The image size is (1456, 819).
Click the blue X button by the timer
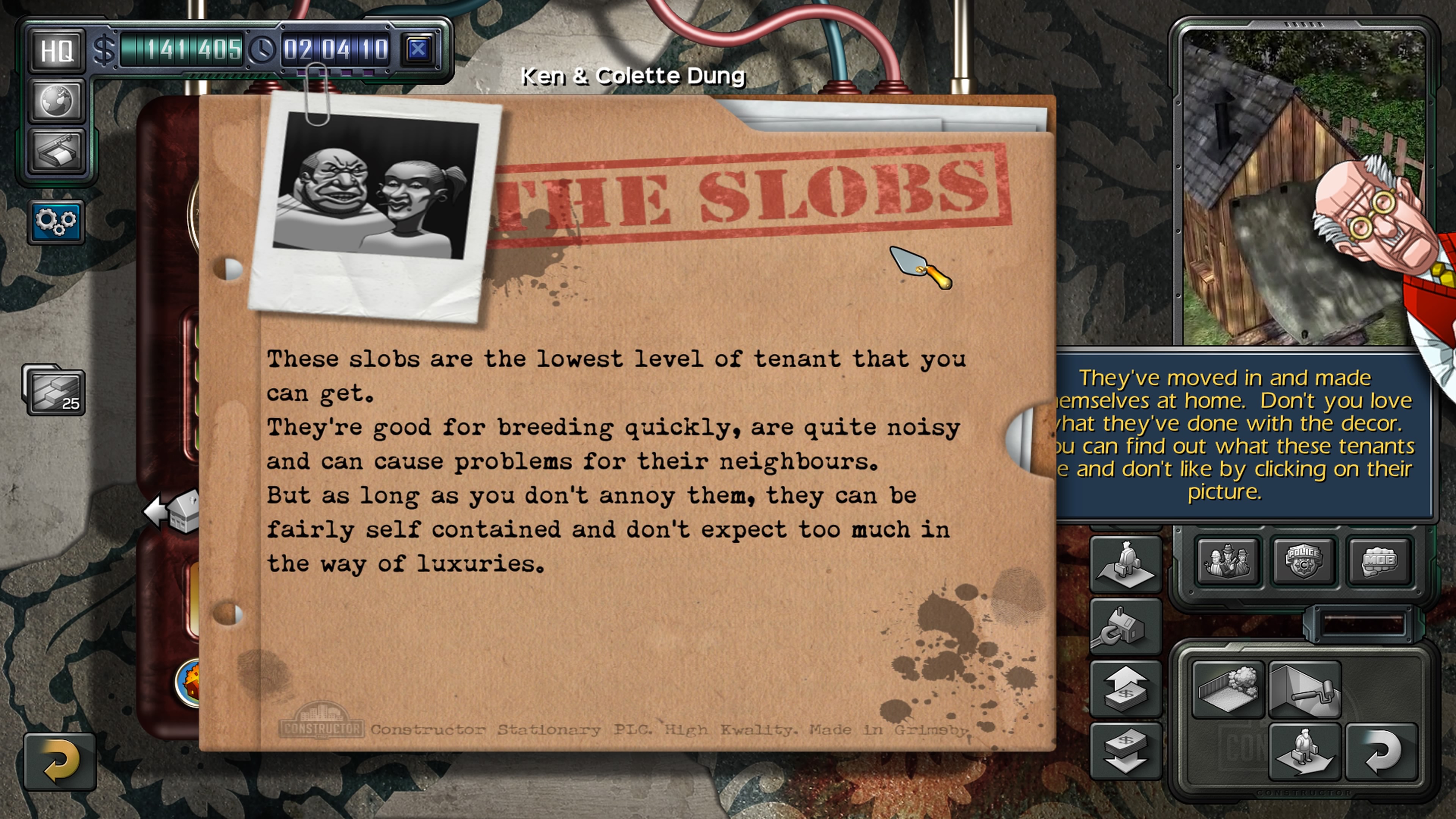click(418, 50)
